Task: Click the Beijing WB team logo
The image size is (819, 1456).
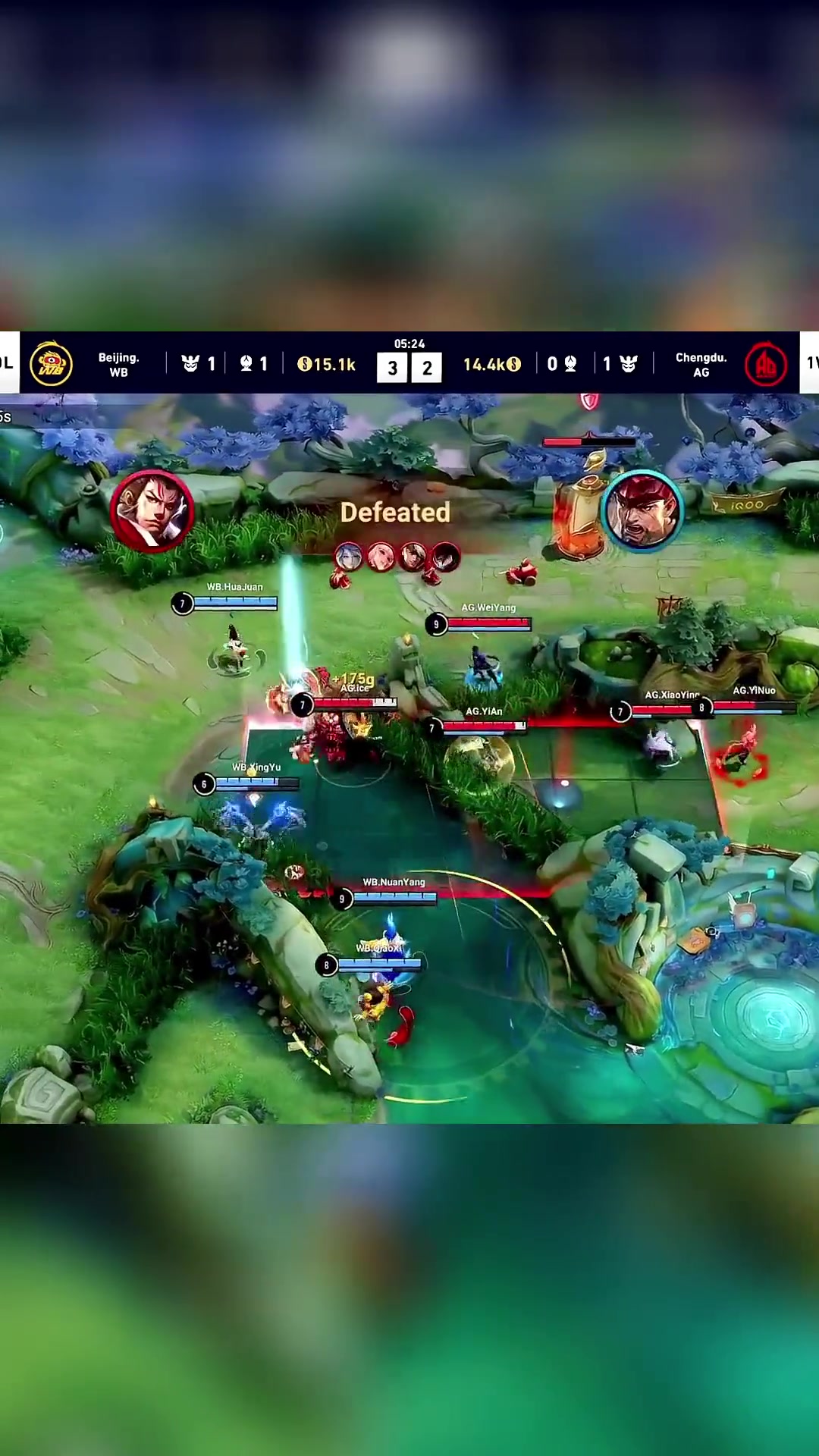Action: click(51, 364)
